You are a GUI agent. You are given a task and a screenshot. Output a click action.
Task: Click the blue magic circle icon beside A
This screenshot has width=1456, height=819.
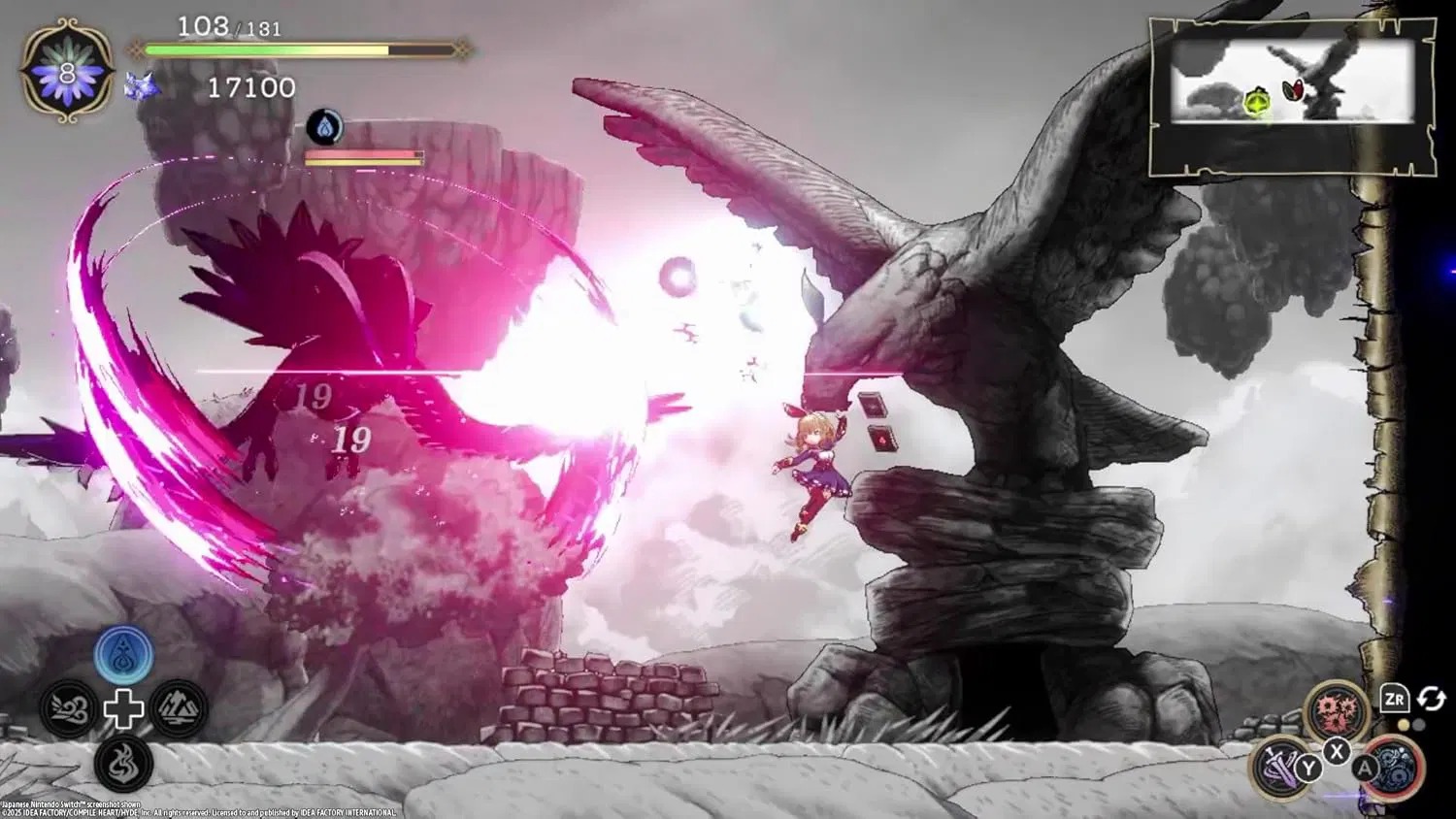click(x=1396, y=767)
